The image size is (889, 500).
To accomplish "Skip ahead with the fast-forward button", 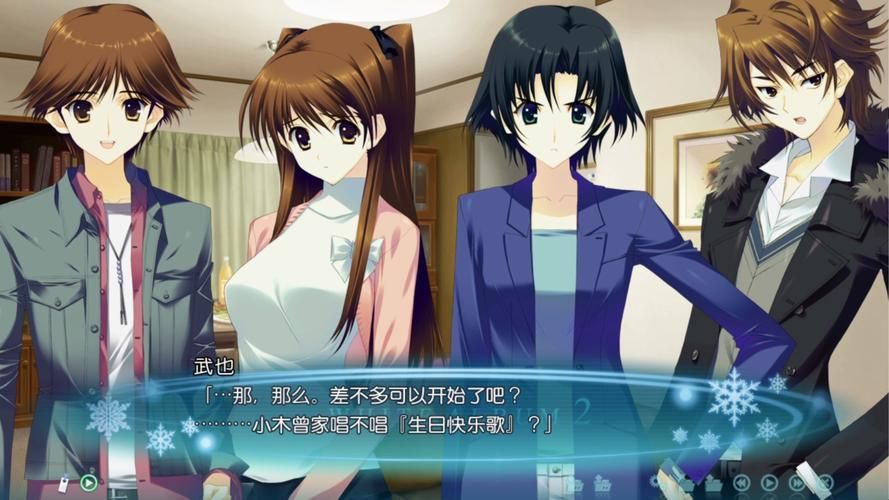I will coord(797,483).
